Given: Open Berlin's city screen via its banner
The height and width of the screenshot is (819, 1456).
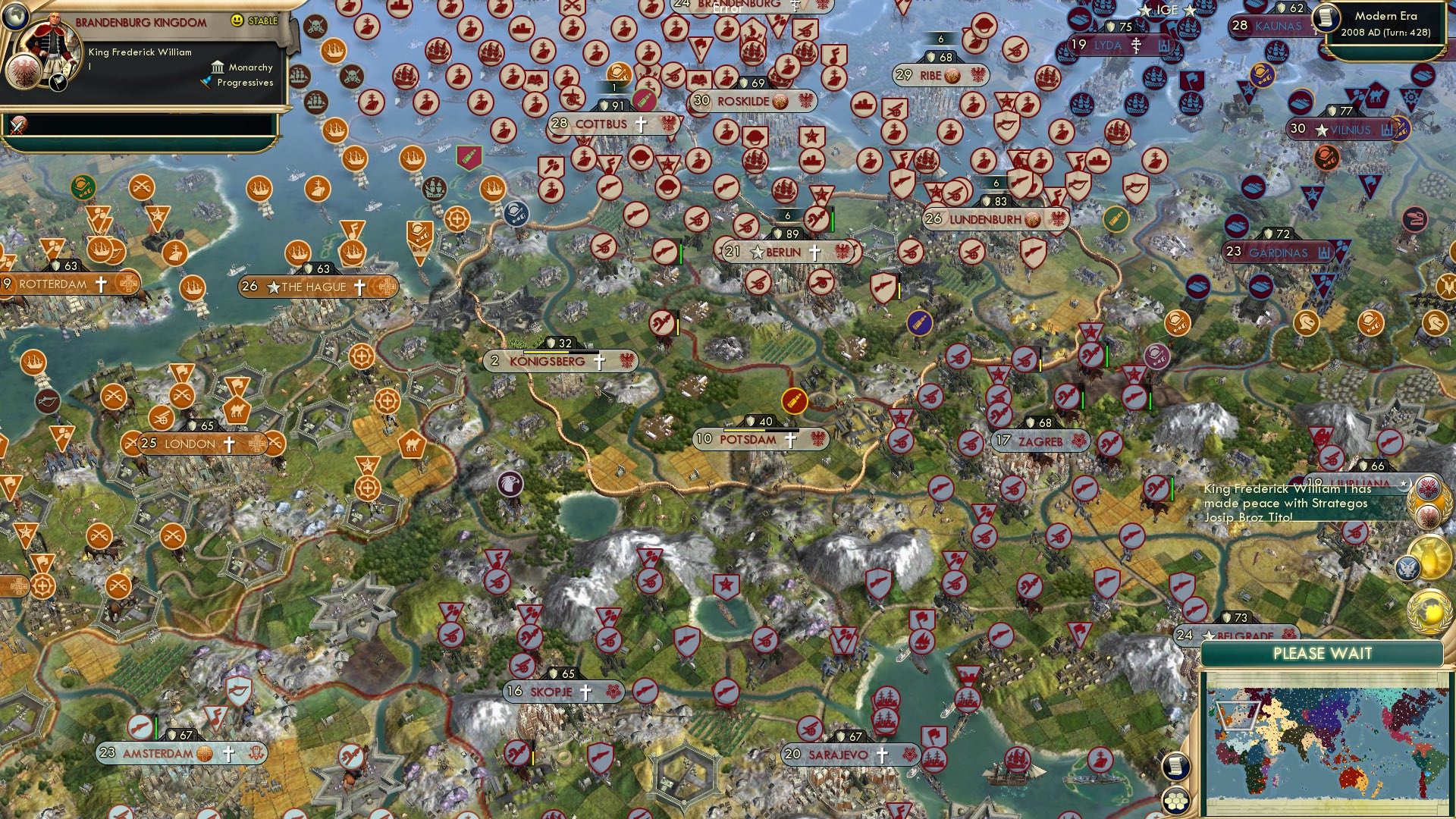Looking at the screenshot, I should click(x=782, y=253).
